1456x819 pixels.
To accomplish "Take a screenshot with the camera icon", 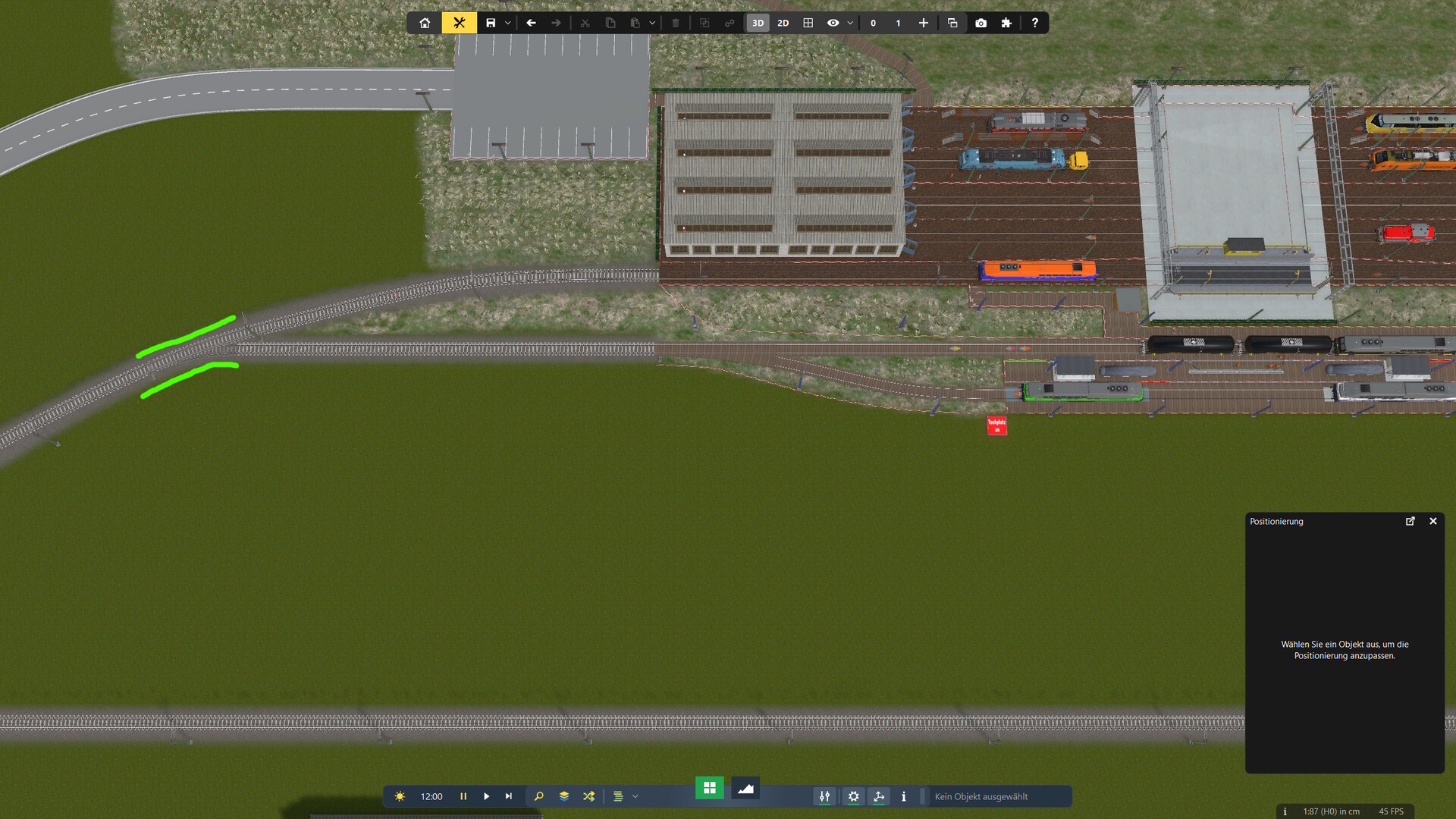I will [981, 23].
